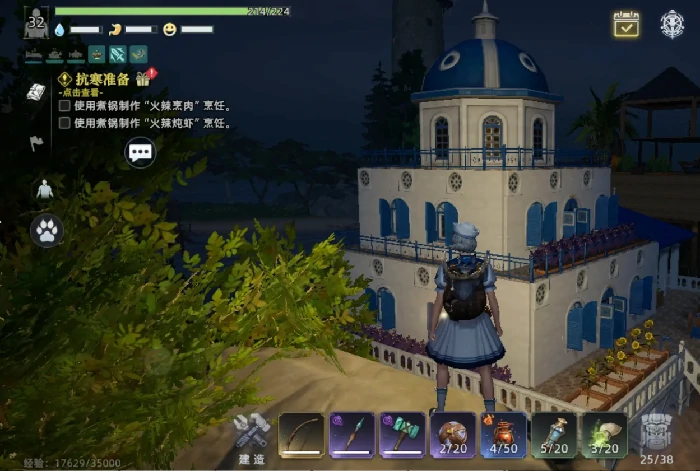Select the crown buff icon
Image resolution: width=700 pixels, height=471 pixels.
96,54
